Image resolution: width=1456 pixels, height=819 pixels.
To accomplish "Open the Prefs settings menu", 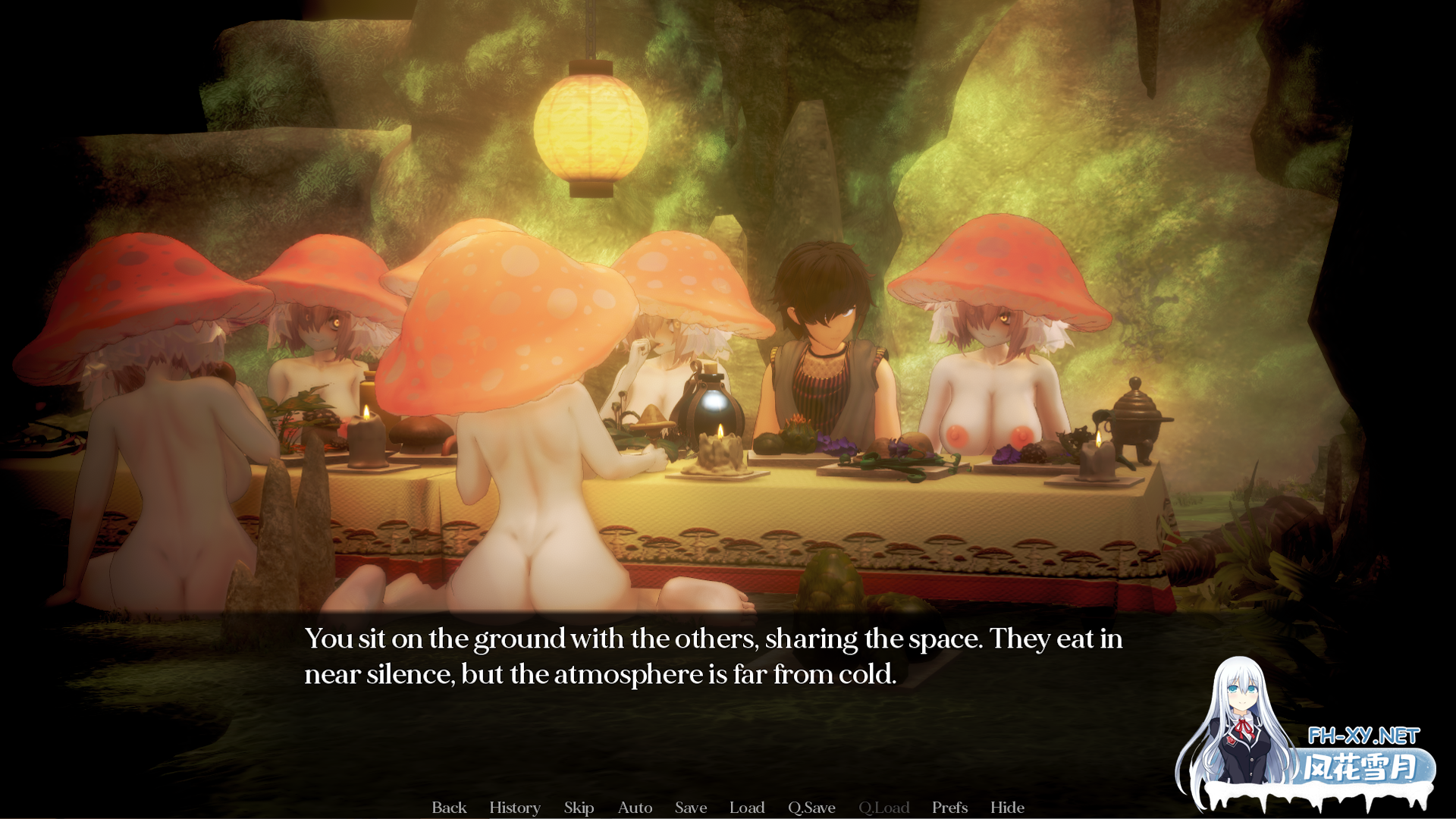I will click(x=949, y=808).
